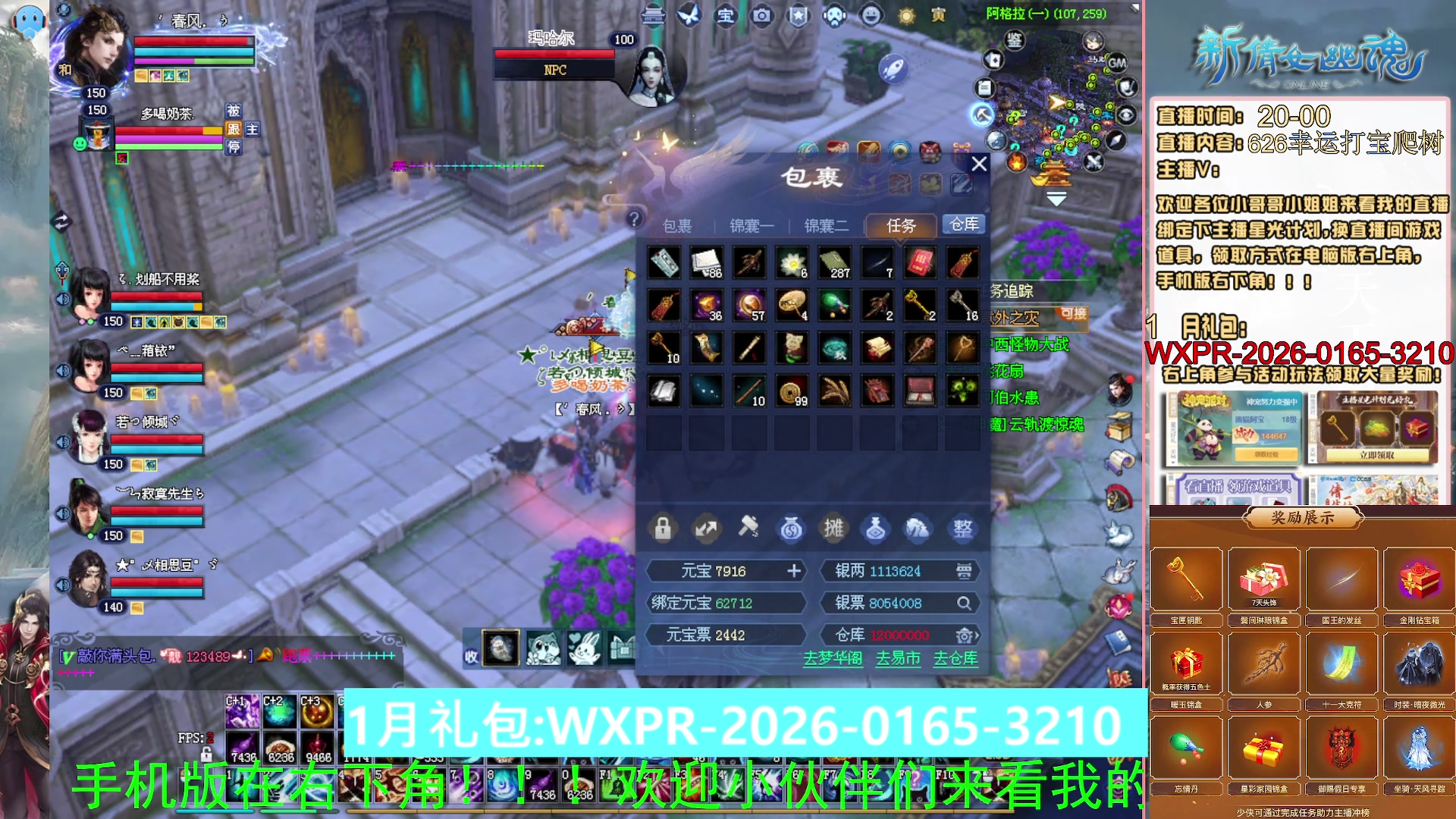
Task: Click 整 to sort the inventory
Action: pos(962,529)
